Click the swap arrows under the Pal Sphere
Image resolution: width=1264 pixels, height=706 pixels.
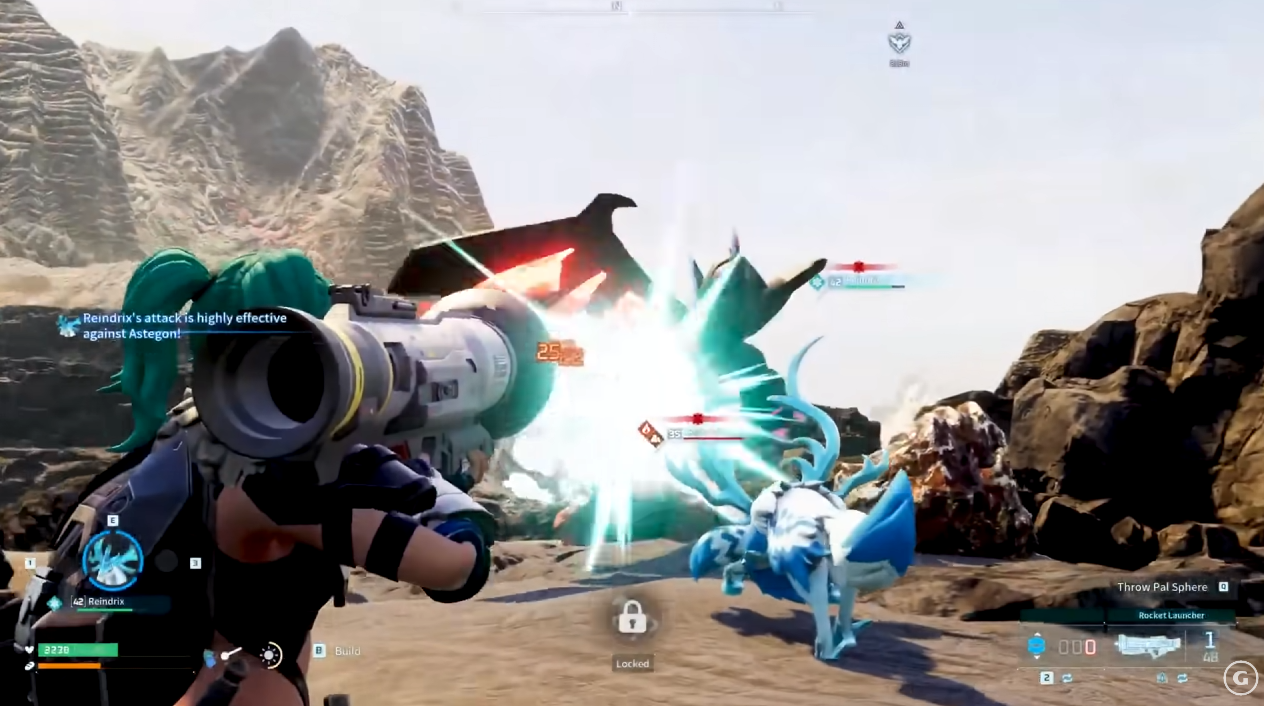coord(1067,678)
